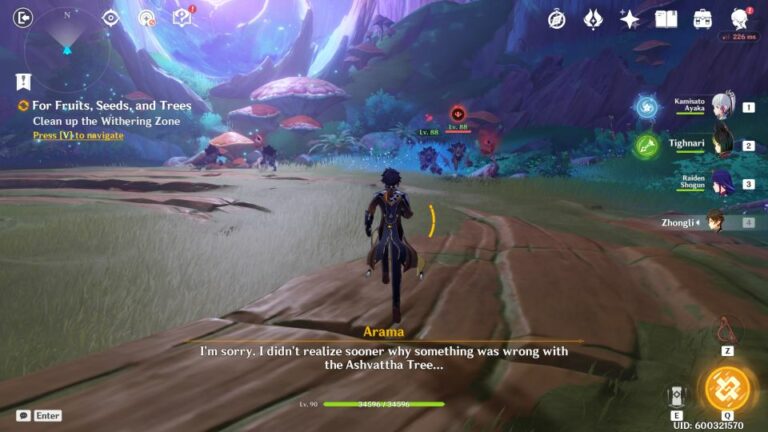Open the circular minimap
The height and width of the screenshot is (432, 768).
click(x=66, y=45)
